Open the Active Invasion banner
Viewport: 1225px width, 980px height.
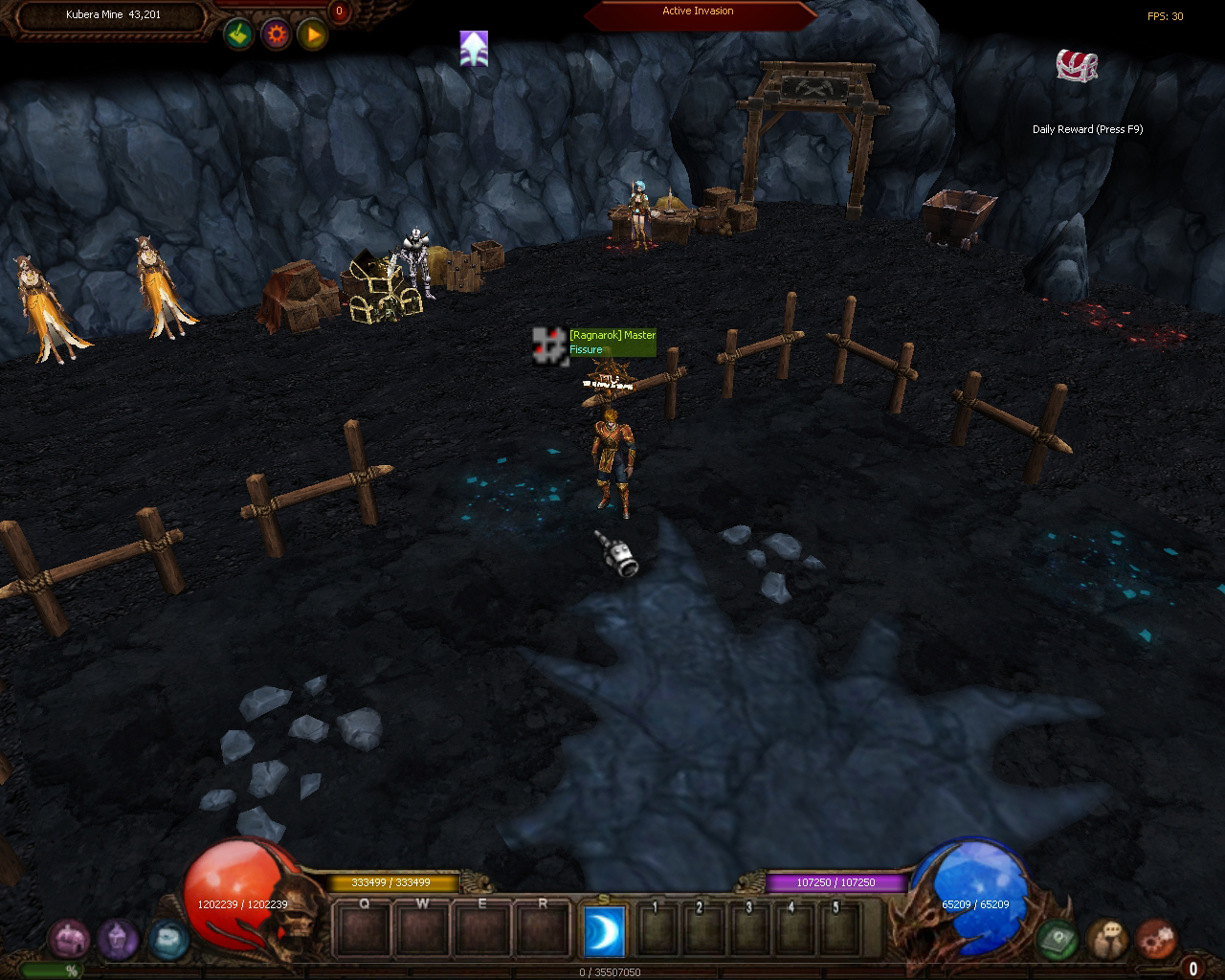(699, 12)
